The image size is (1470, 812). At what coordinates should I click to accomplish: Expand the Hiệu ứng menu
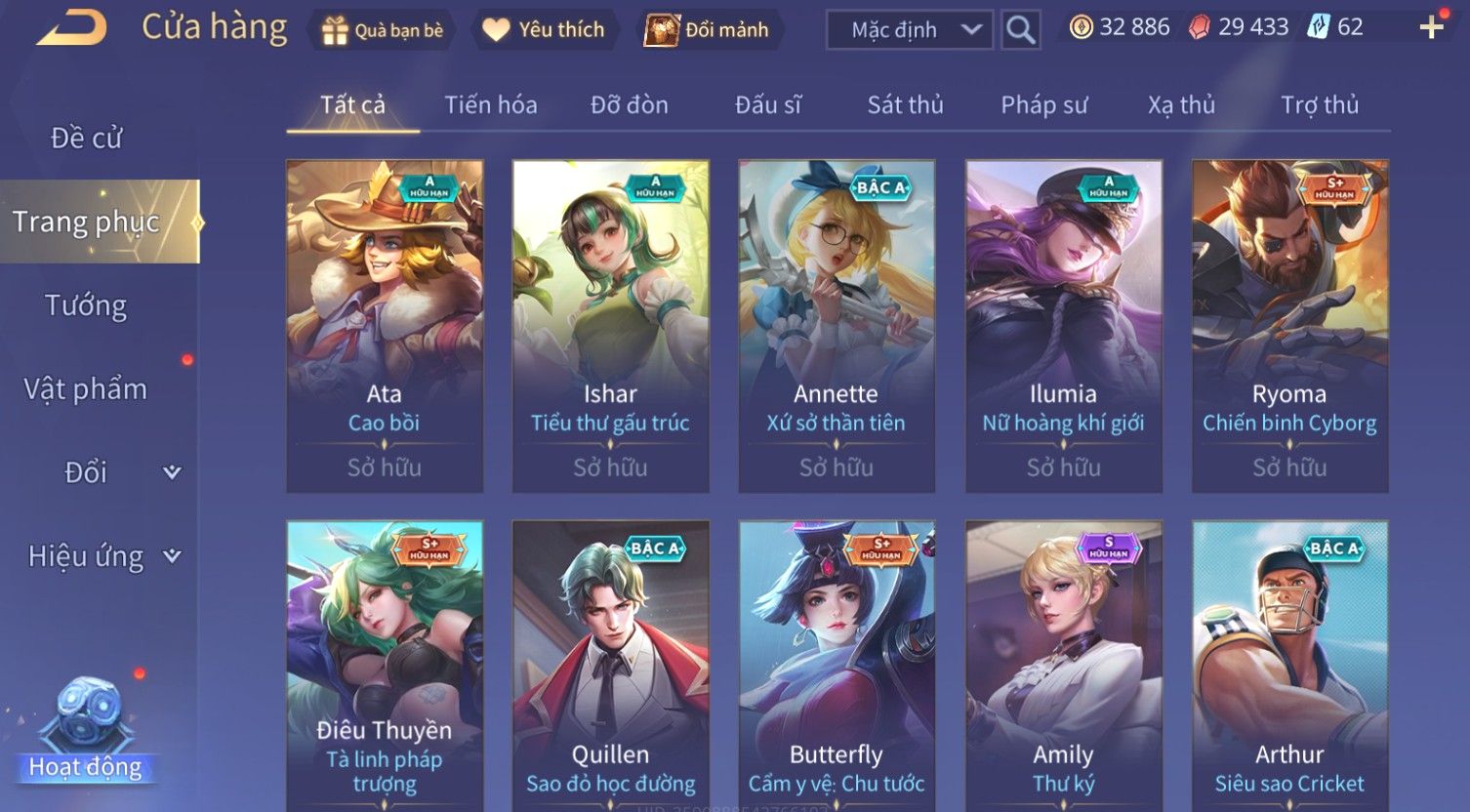(103, 556)
